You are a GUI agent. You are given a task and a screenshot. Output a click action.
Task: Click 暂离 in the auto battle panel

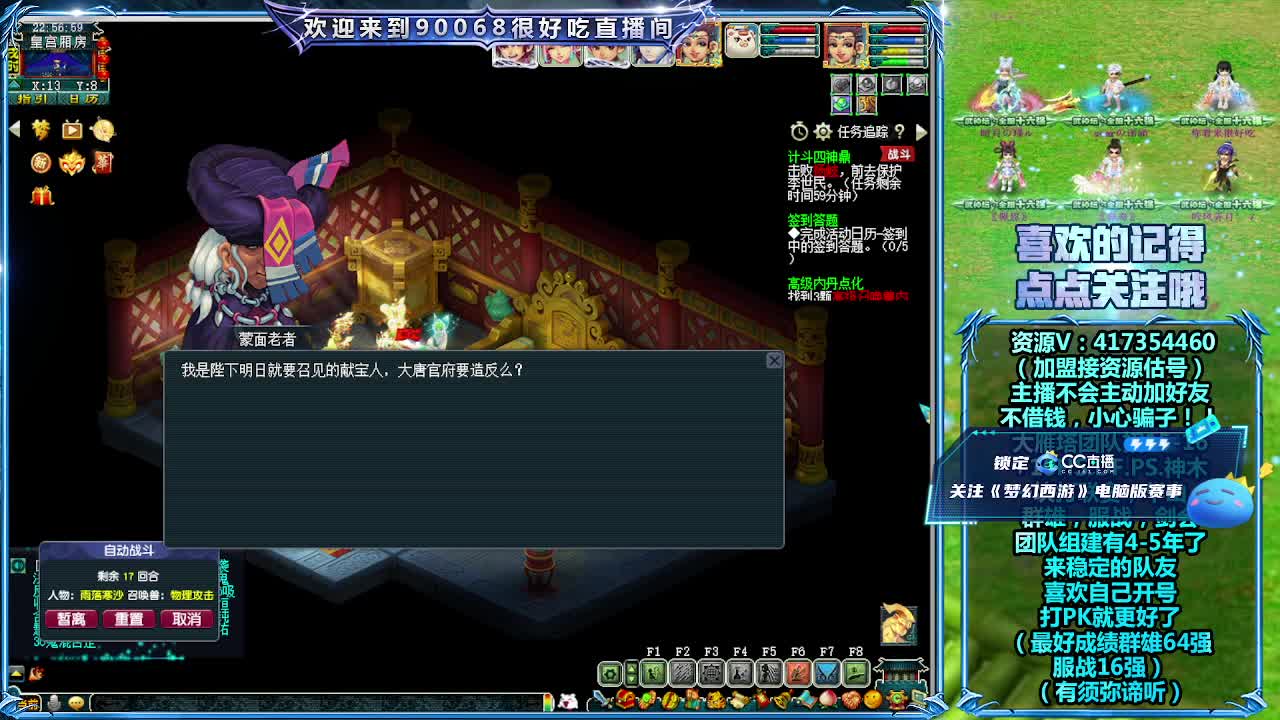click(70, 619)
